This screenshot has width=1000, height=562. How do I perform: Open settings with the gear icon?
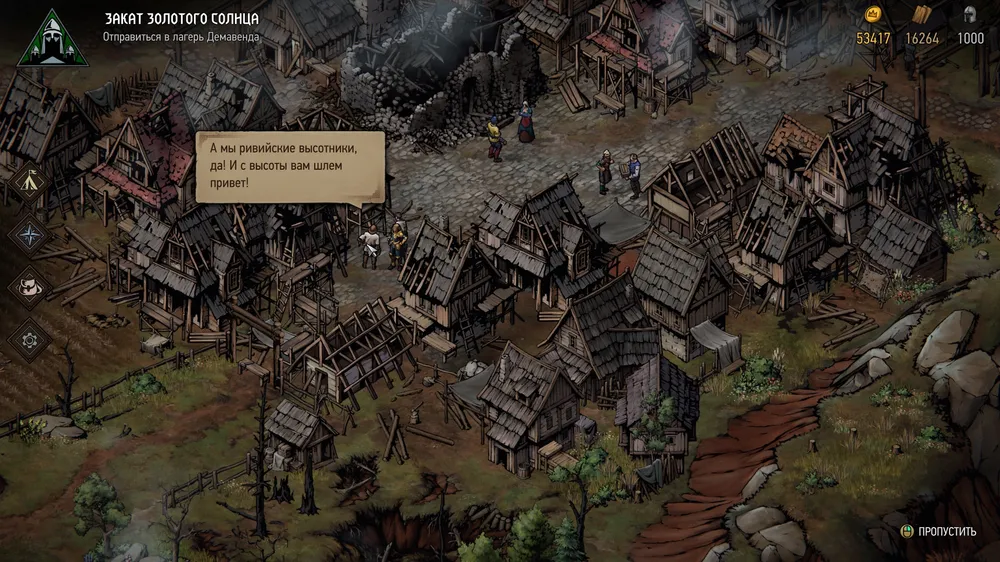coord(27,338)
